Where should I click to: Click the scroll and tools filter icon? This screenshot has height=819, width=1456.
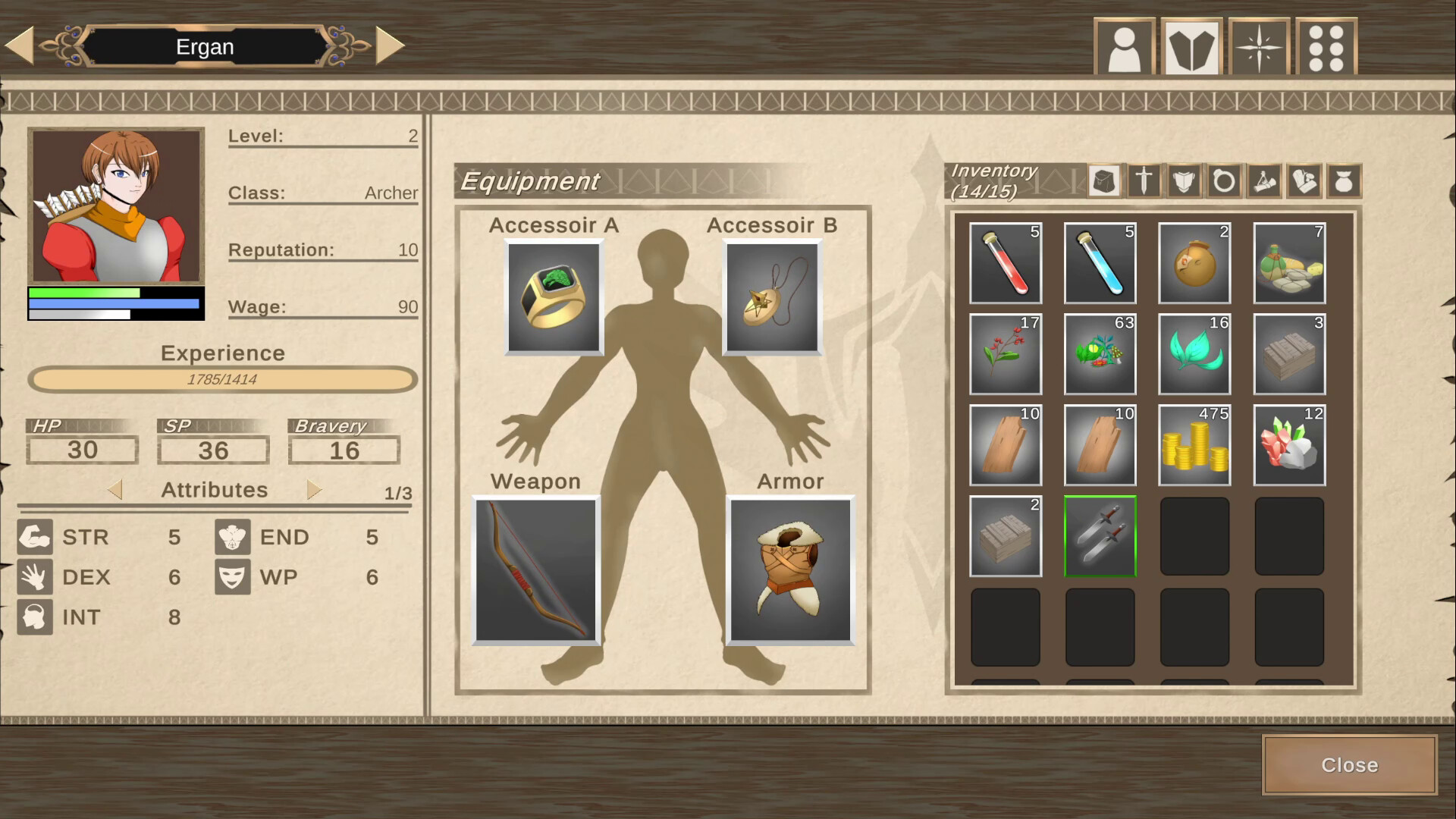1263,180
